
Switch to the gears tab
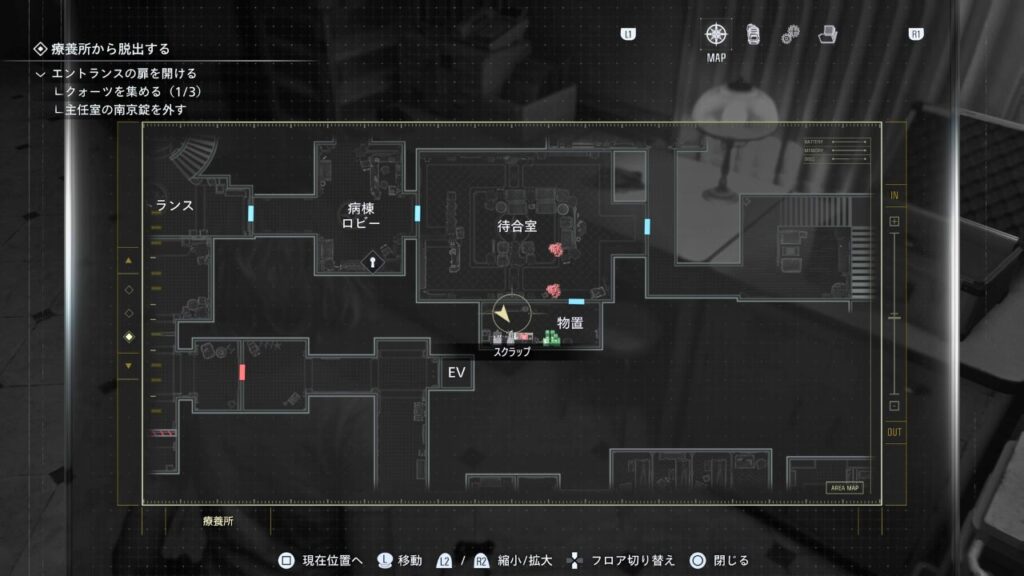790,34
